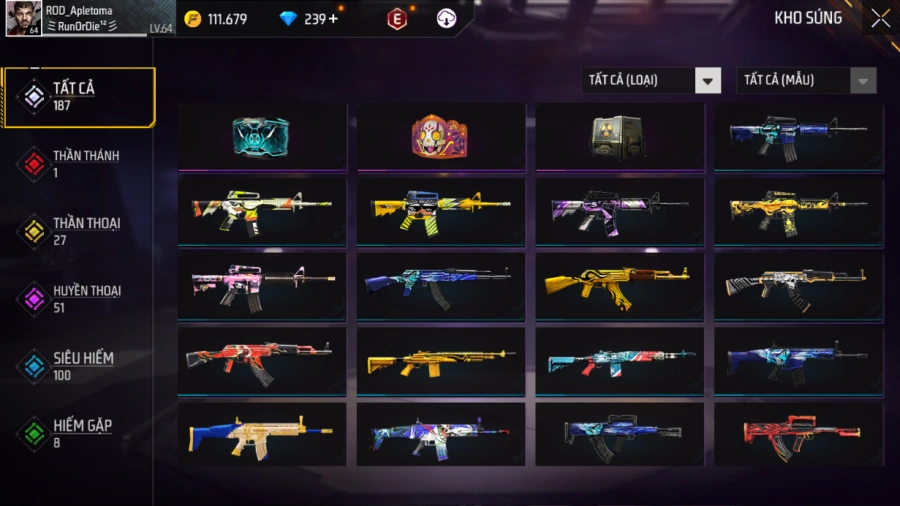Open the Thần Thoại rarity tab
900x506 pixels.
[80, 230]
